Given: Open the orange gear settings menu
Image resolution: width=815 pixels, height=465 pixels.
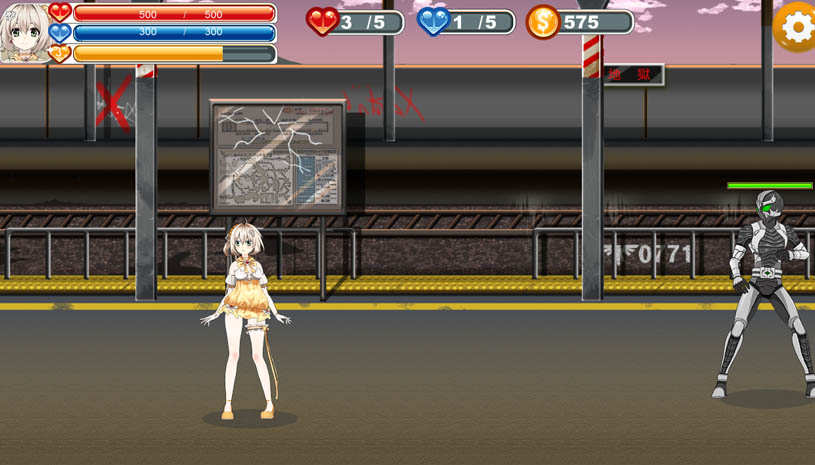Looking at the screenshot, I should 797,27.
